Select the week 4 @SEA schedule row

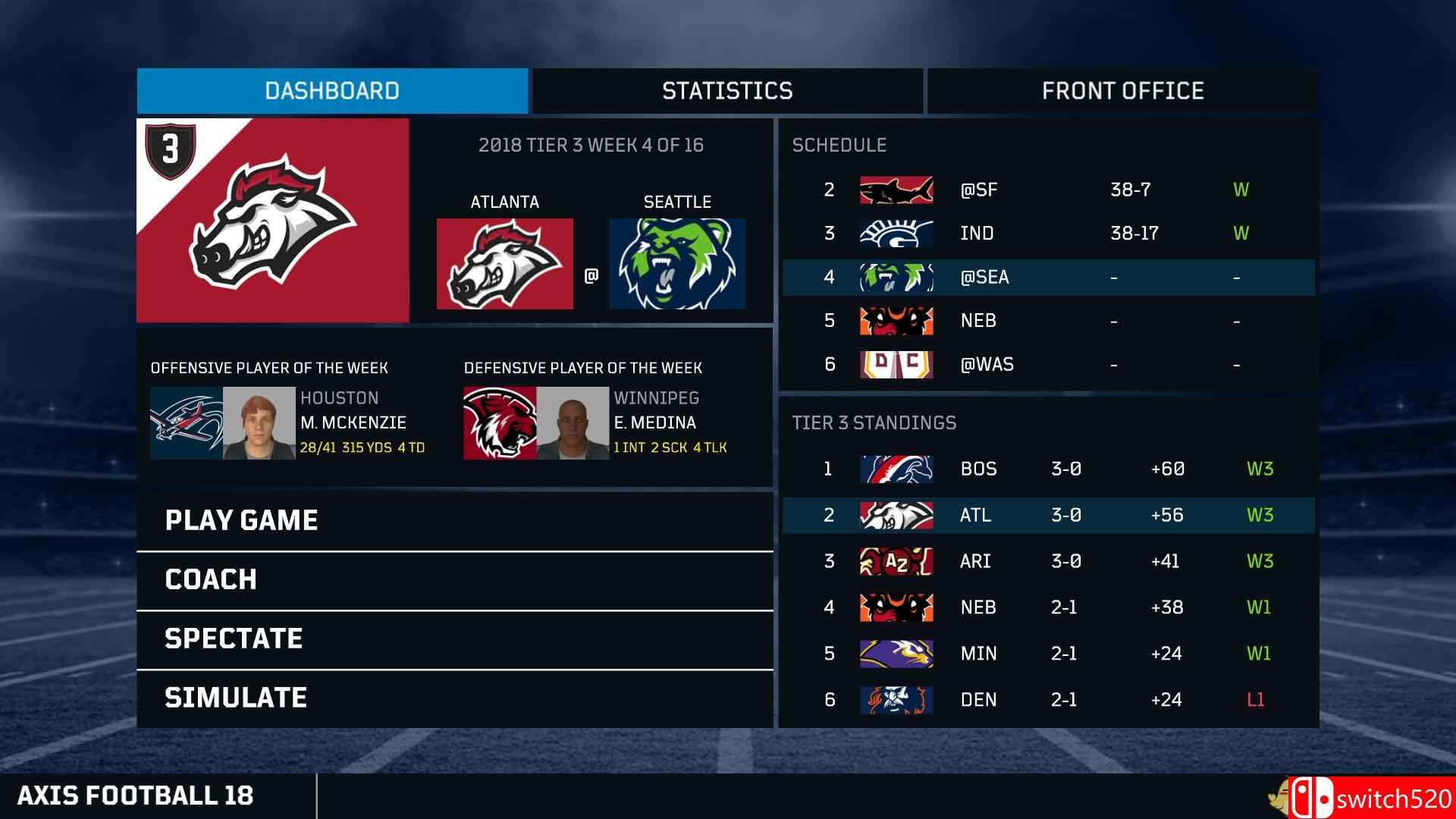pos(1048,278)
